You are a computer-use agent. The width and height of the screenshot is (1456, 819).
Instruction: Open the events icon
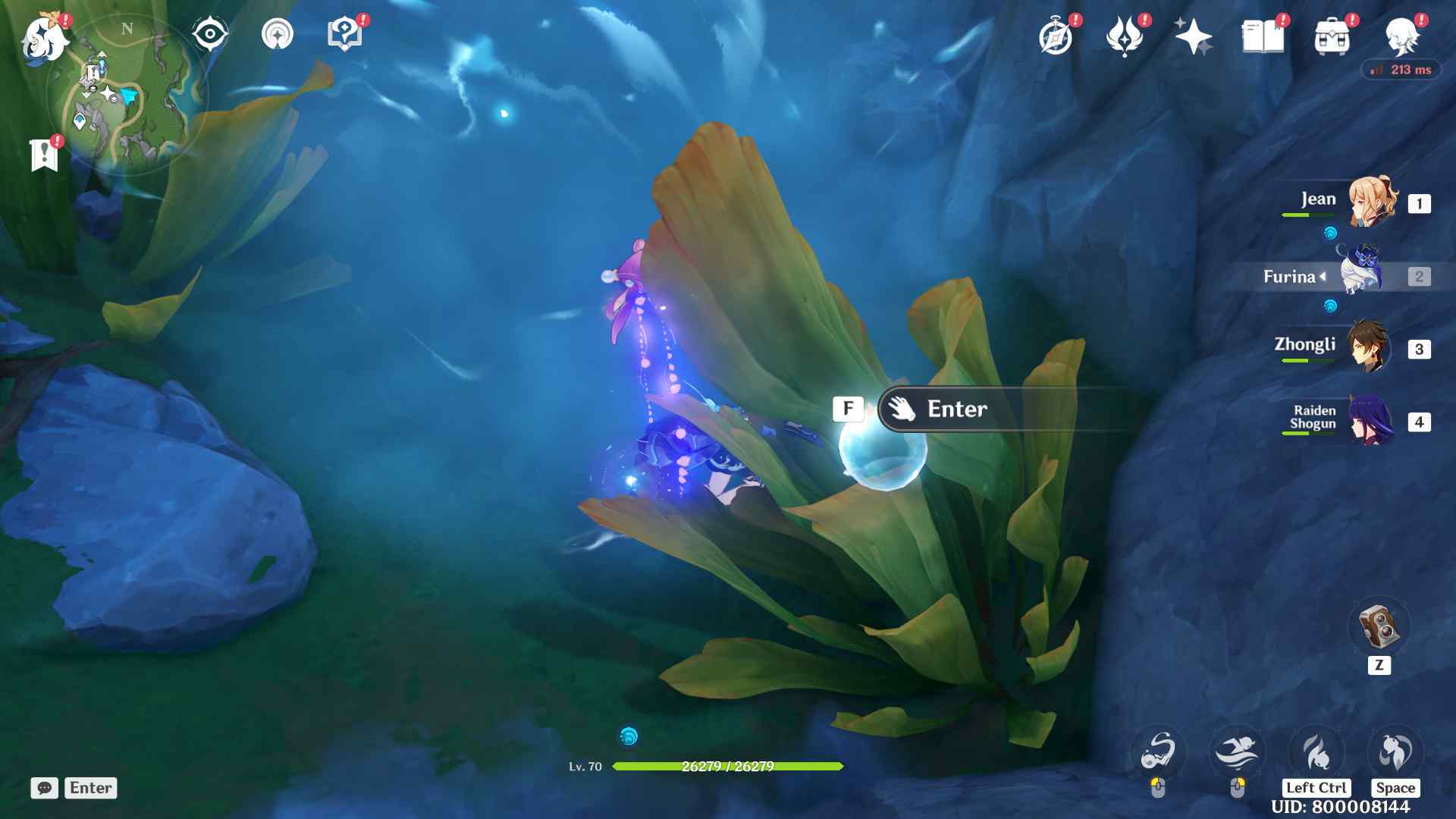click(1124, 36)
